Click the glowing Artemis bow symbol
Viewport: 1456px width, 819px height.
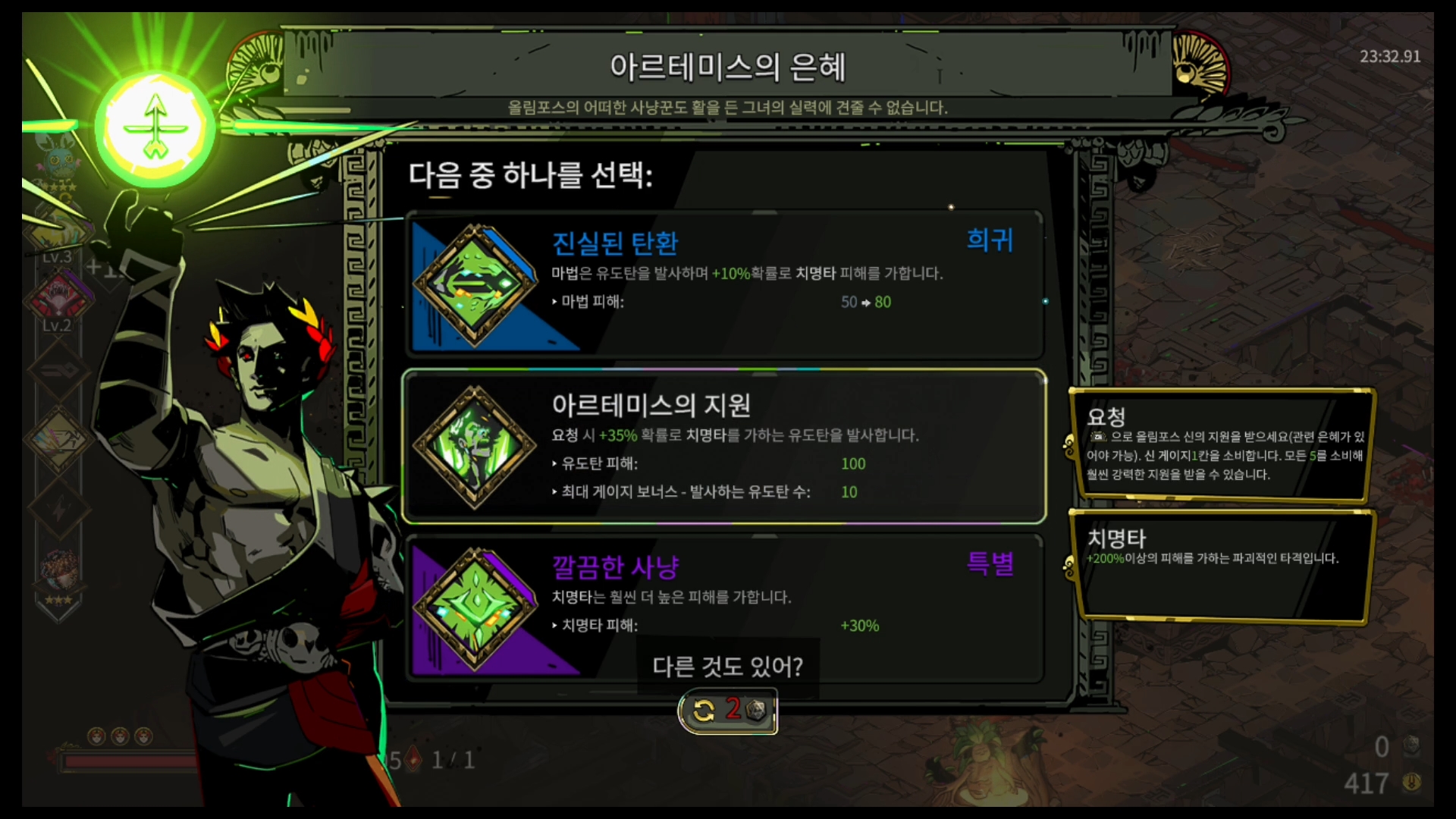click(154, 124)
